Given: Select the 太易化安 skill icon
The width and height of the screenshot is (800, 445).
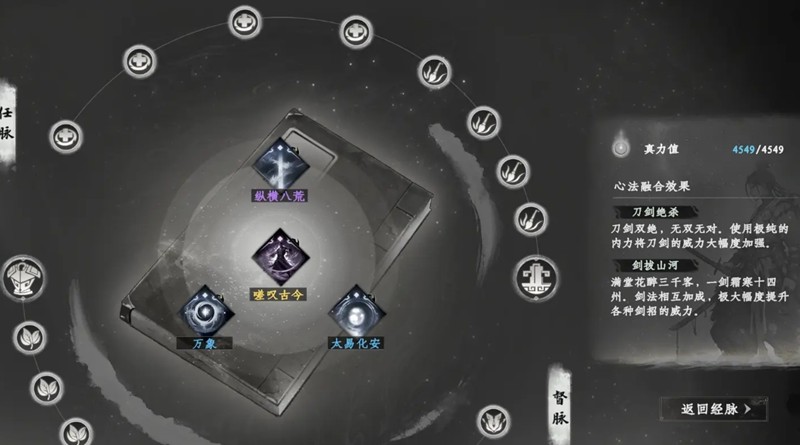Looking at the screenshot, I should point(356,309).
